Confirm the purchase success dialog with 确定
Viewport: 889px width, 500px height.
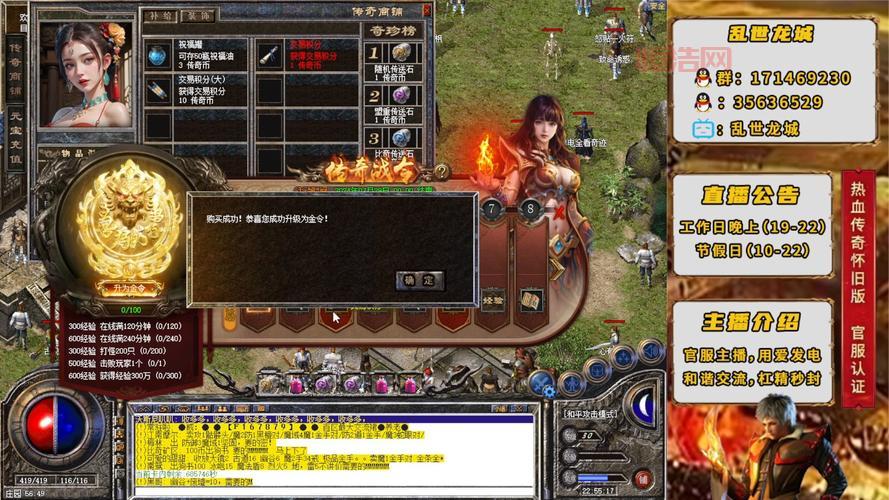[420, 280]
